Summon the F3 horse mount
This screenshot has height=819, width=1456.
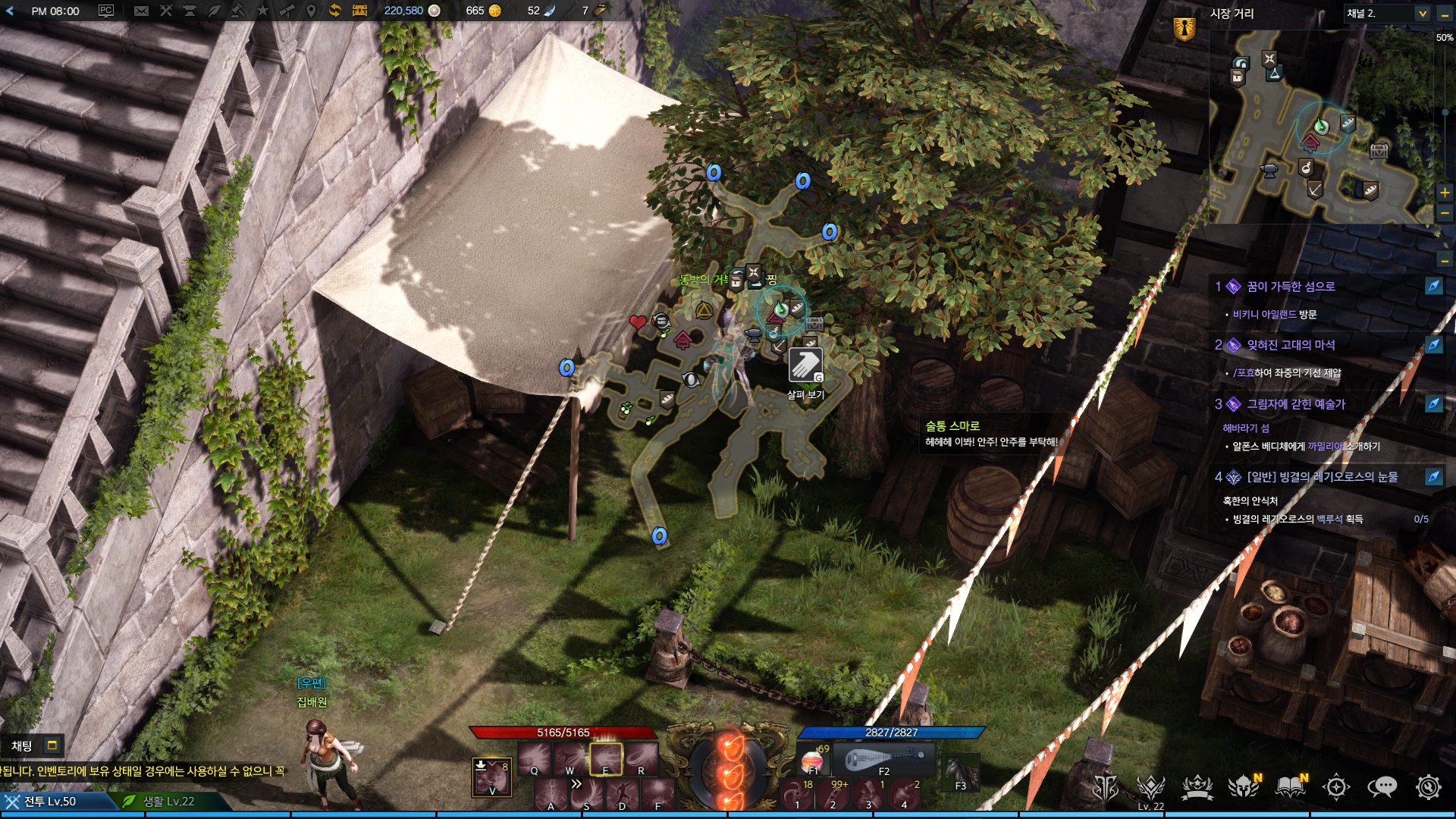click(960, 772)
